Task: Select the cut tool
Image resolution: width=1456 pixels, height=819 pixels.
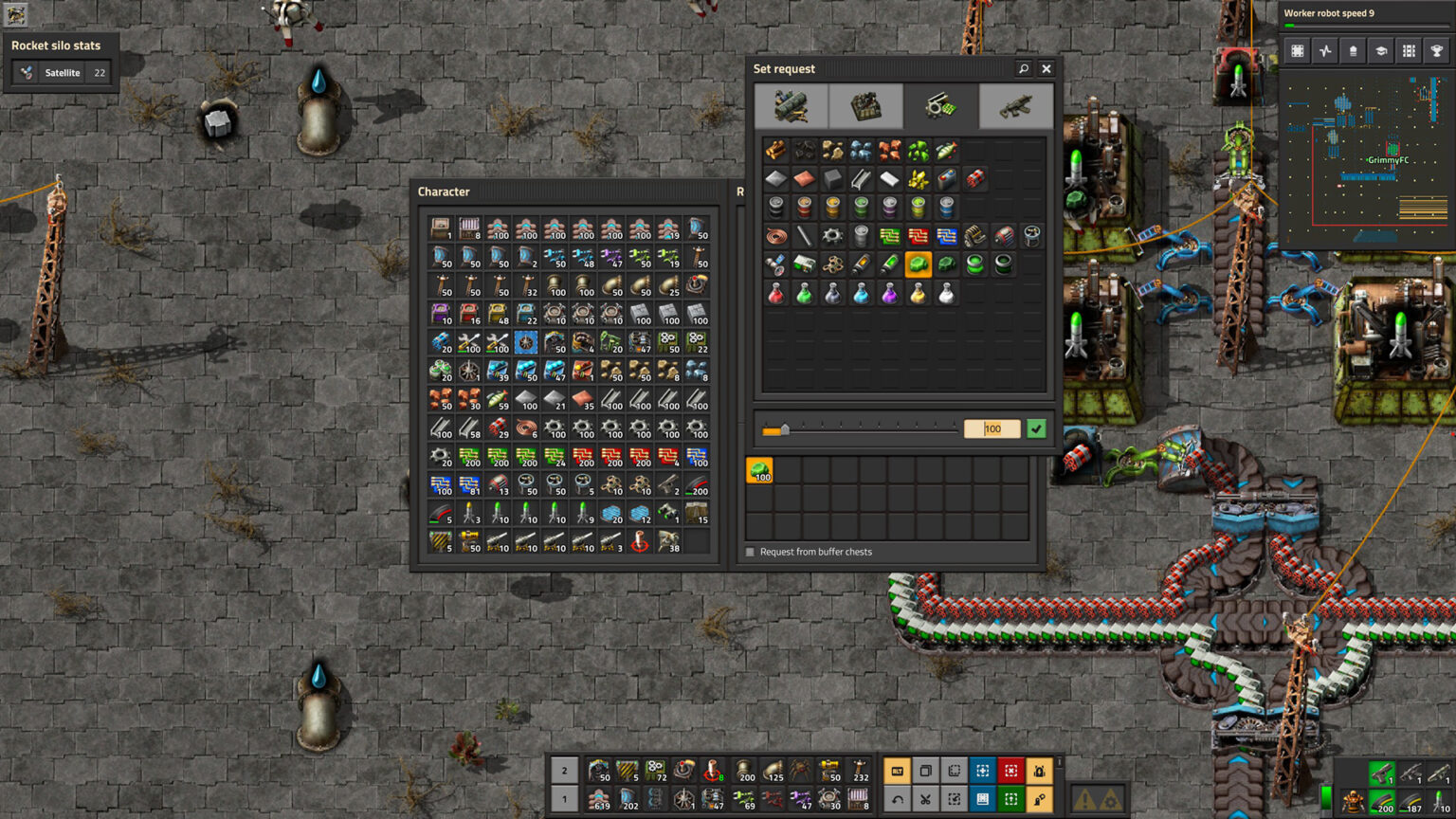Action: click(926, 799)
